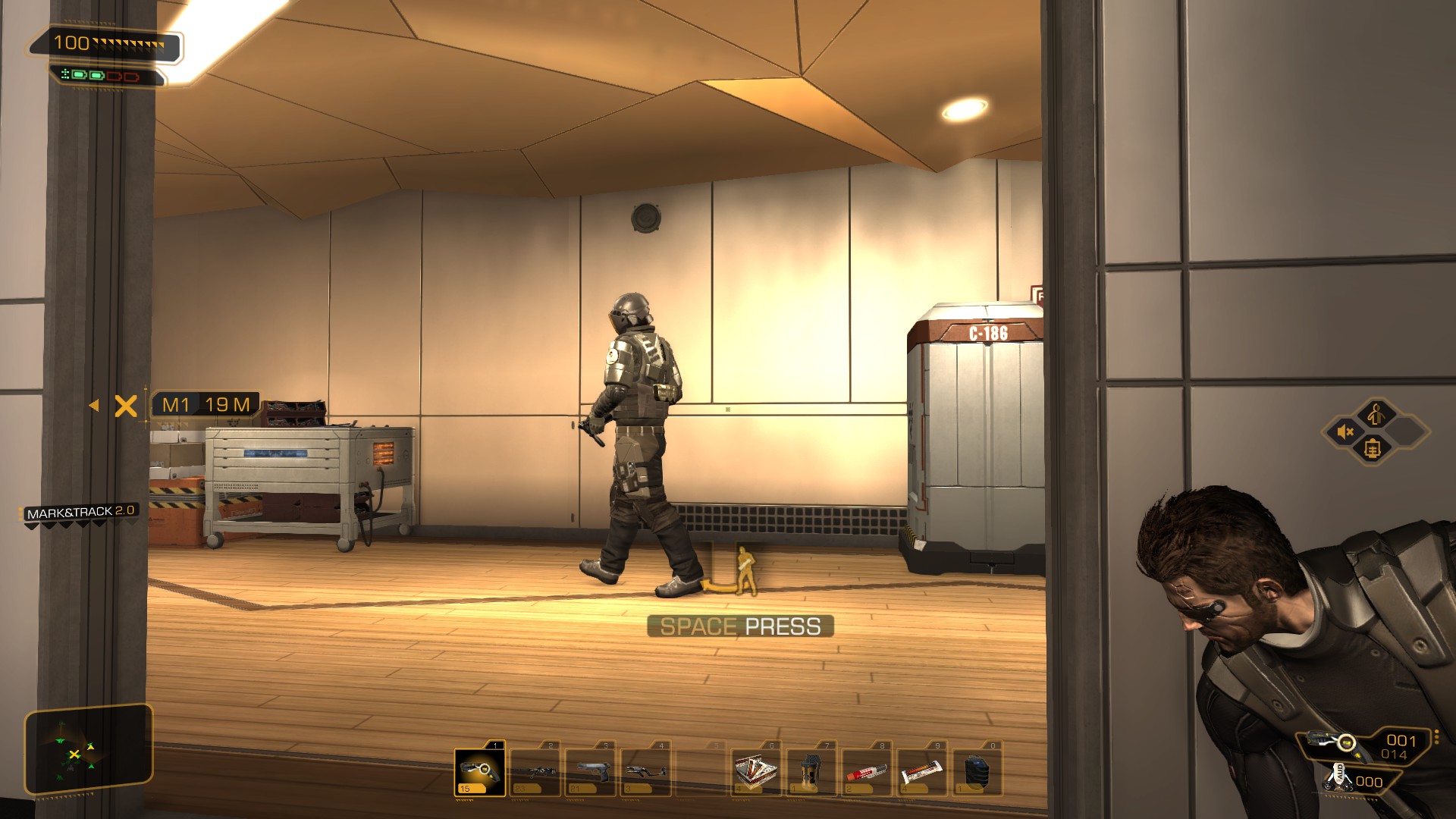The height and width of the screenshot is (819, 1456).
Task: Switch to the crossbow in slot 4
Action: [646, 772]
